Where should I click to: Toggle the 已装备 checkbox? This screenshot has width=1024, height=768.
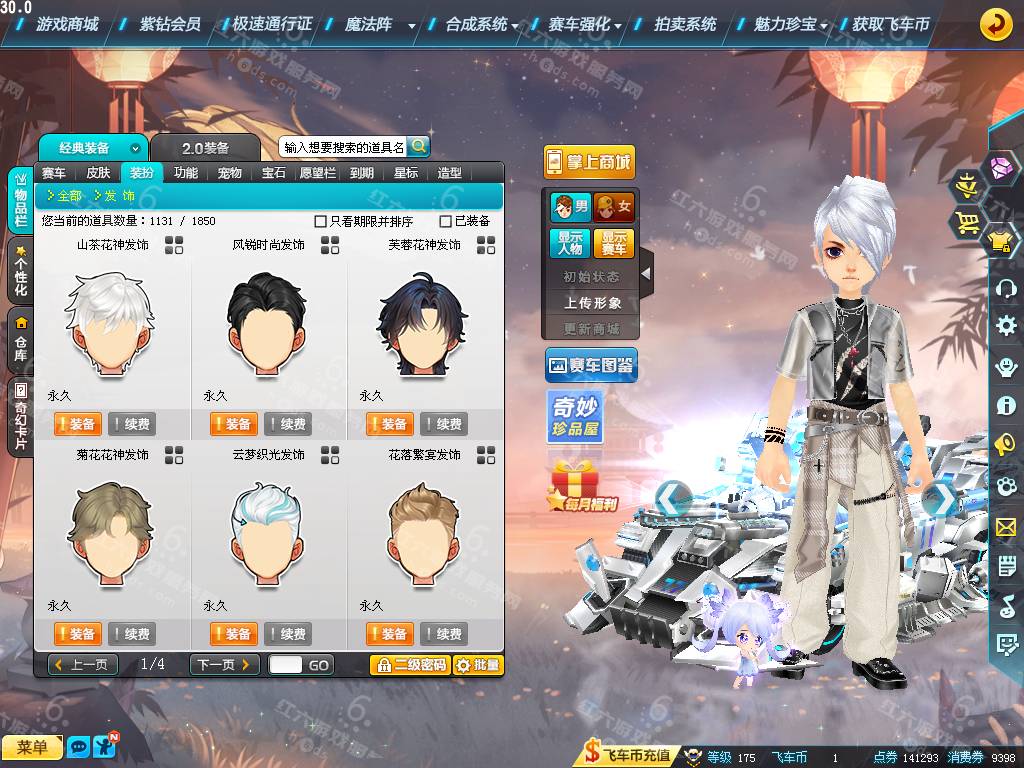point(446,221)
